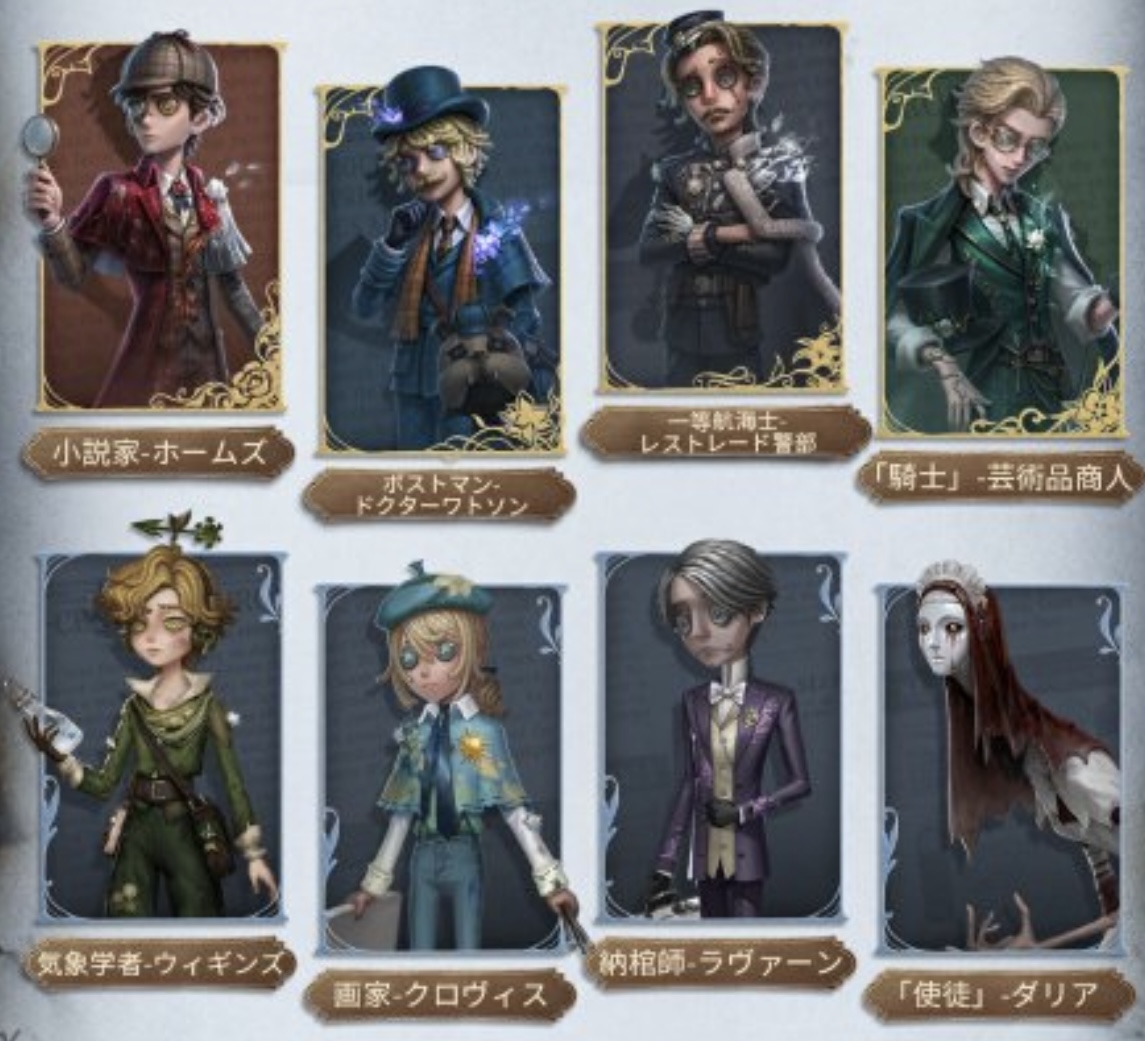Click the レストレード警部 name plate
This screenshot has width=1145, height=1041.
[x=725, y=432]
